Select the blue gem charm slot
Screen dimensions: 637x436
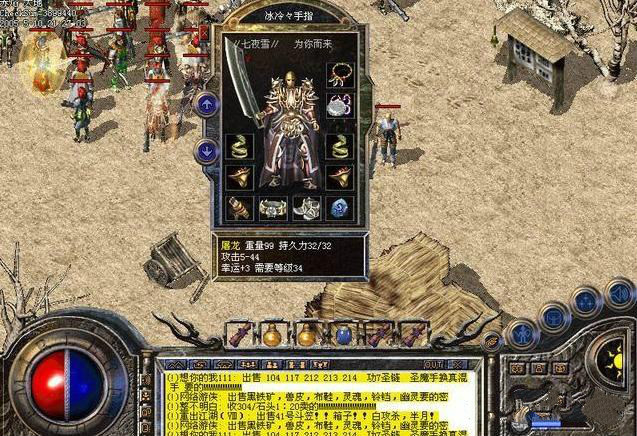pyautogui.click(x=339, y=208)
